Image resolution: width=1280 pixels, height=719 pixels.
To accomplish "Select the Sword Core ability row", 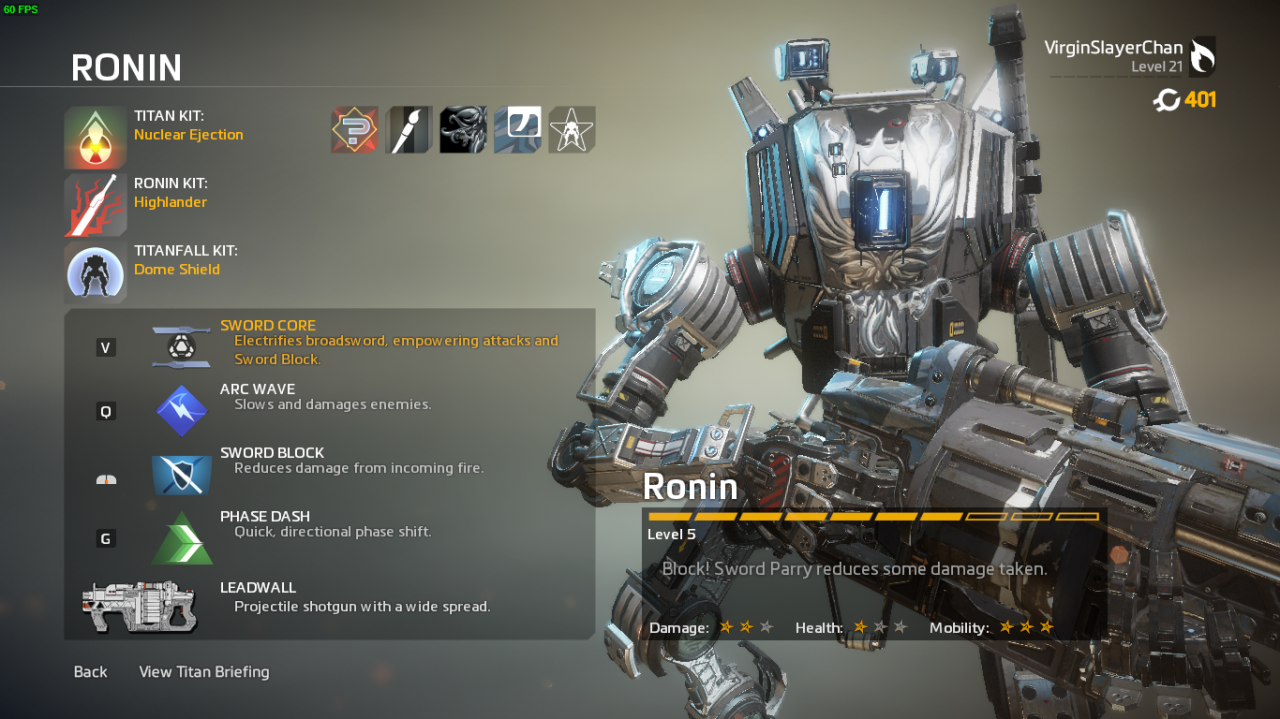I will [330, 343].
